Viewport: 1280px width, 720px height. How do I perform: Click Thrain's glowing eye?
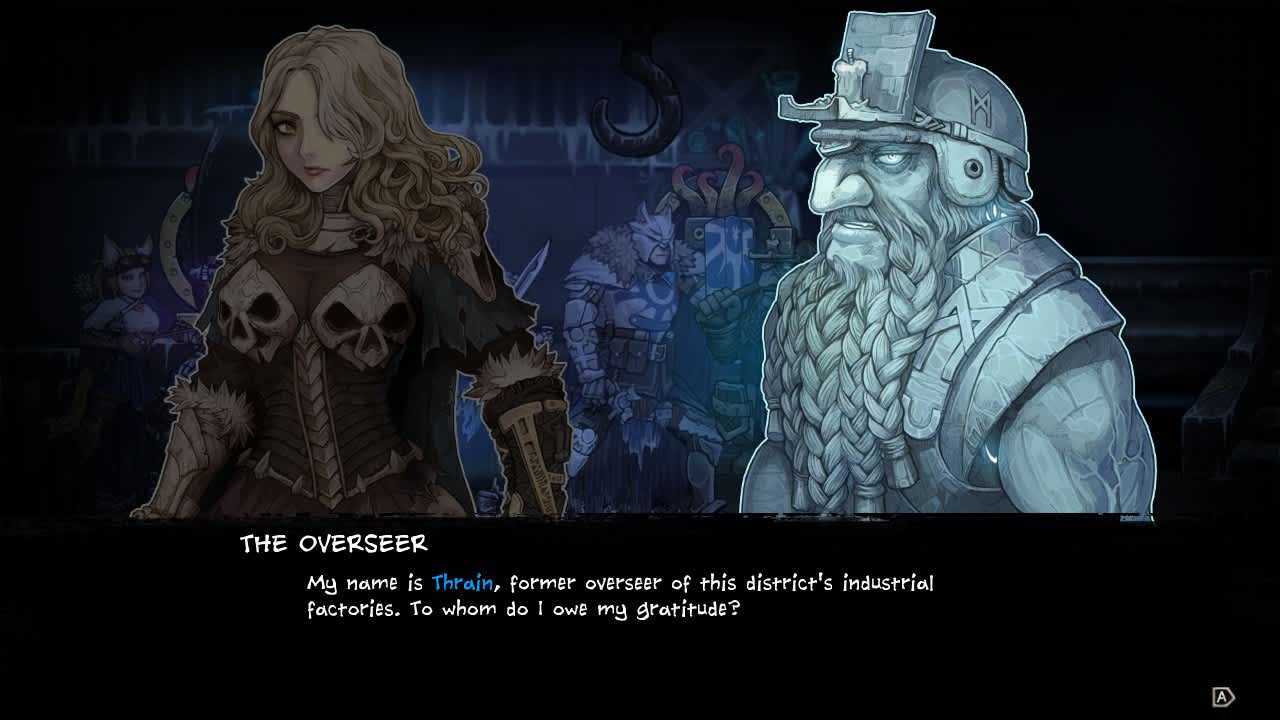point(893,155)
